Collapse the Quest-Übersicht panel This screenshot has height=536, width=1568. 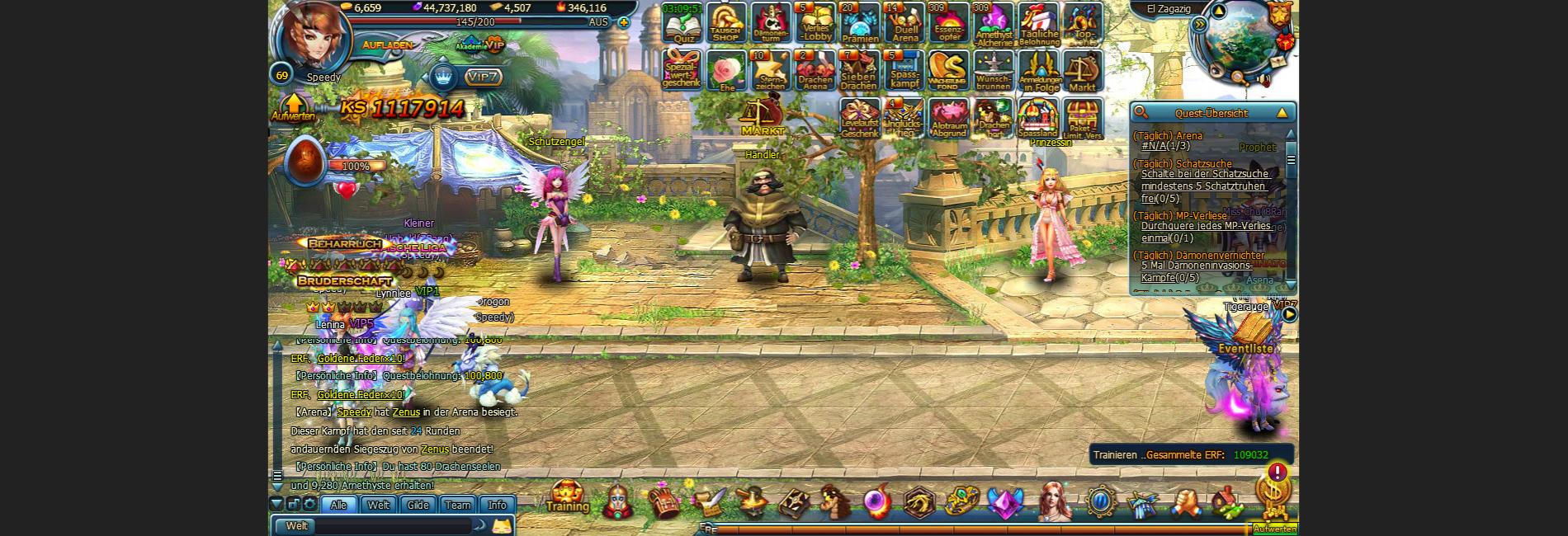[x=1282, y=113]
